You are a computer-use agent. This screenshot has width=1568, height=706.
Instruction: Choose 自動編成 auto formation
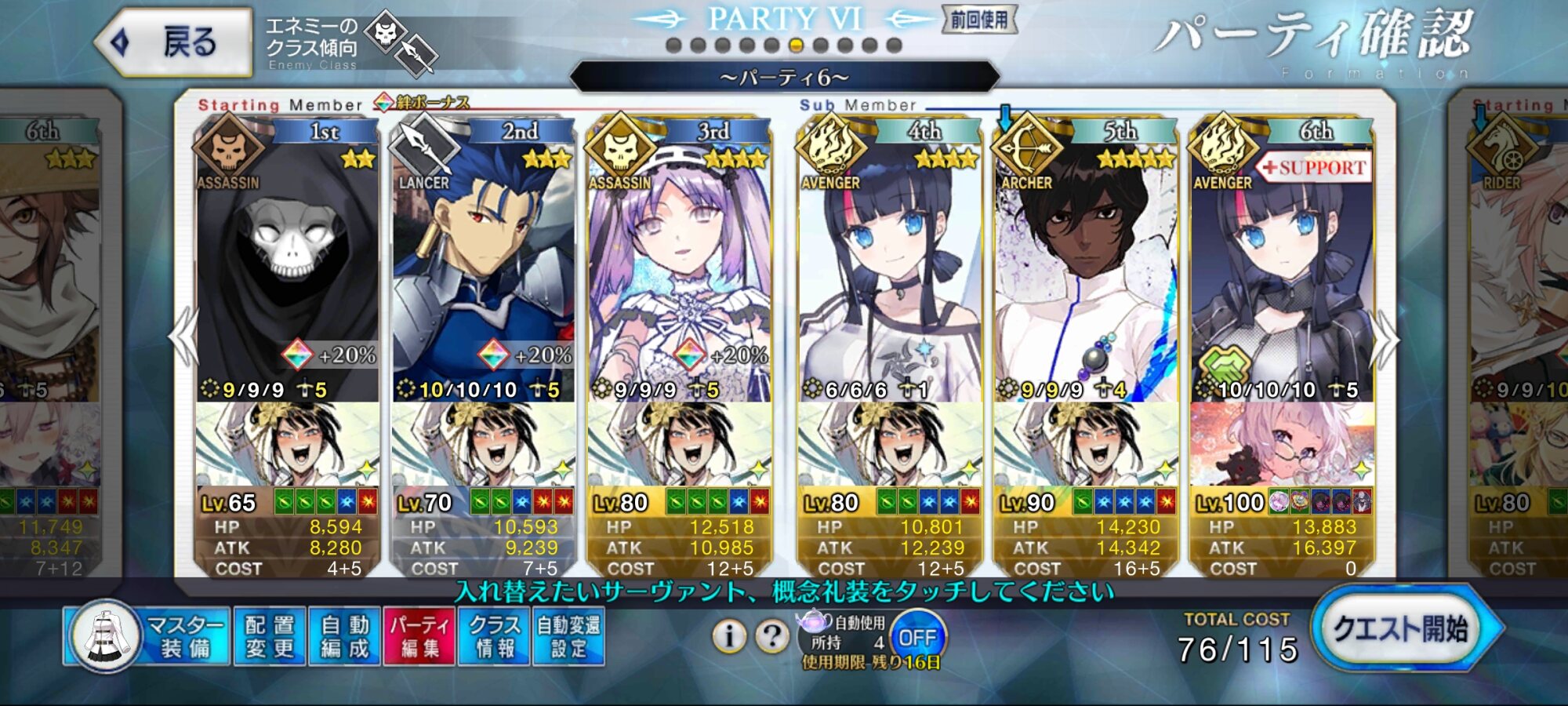click(344, 636)
